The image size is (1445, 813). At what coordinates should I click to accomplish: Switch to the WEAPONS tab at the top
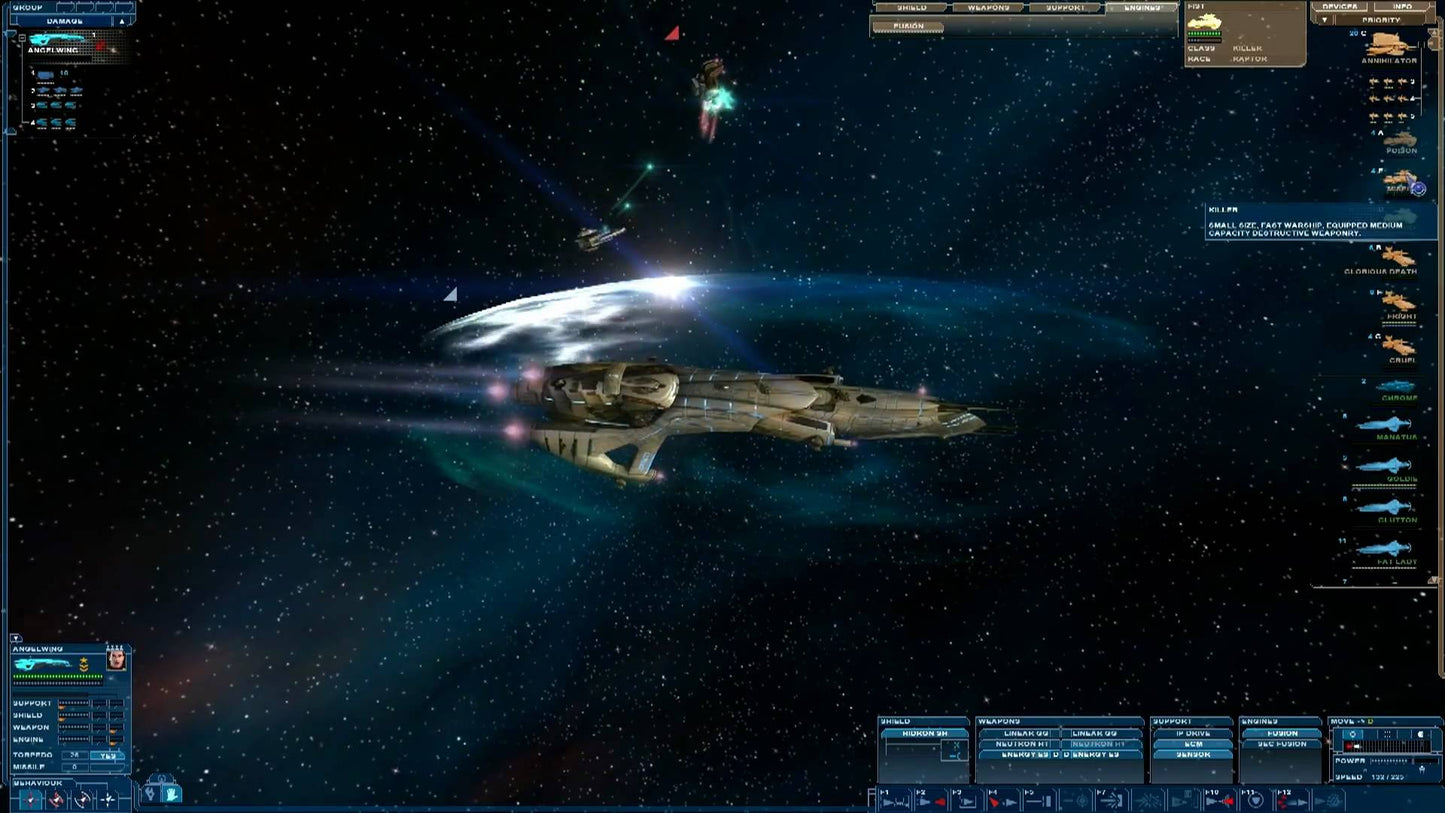click(988, 7)
